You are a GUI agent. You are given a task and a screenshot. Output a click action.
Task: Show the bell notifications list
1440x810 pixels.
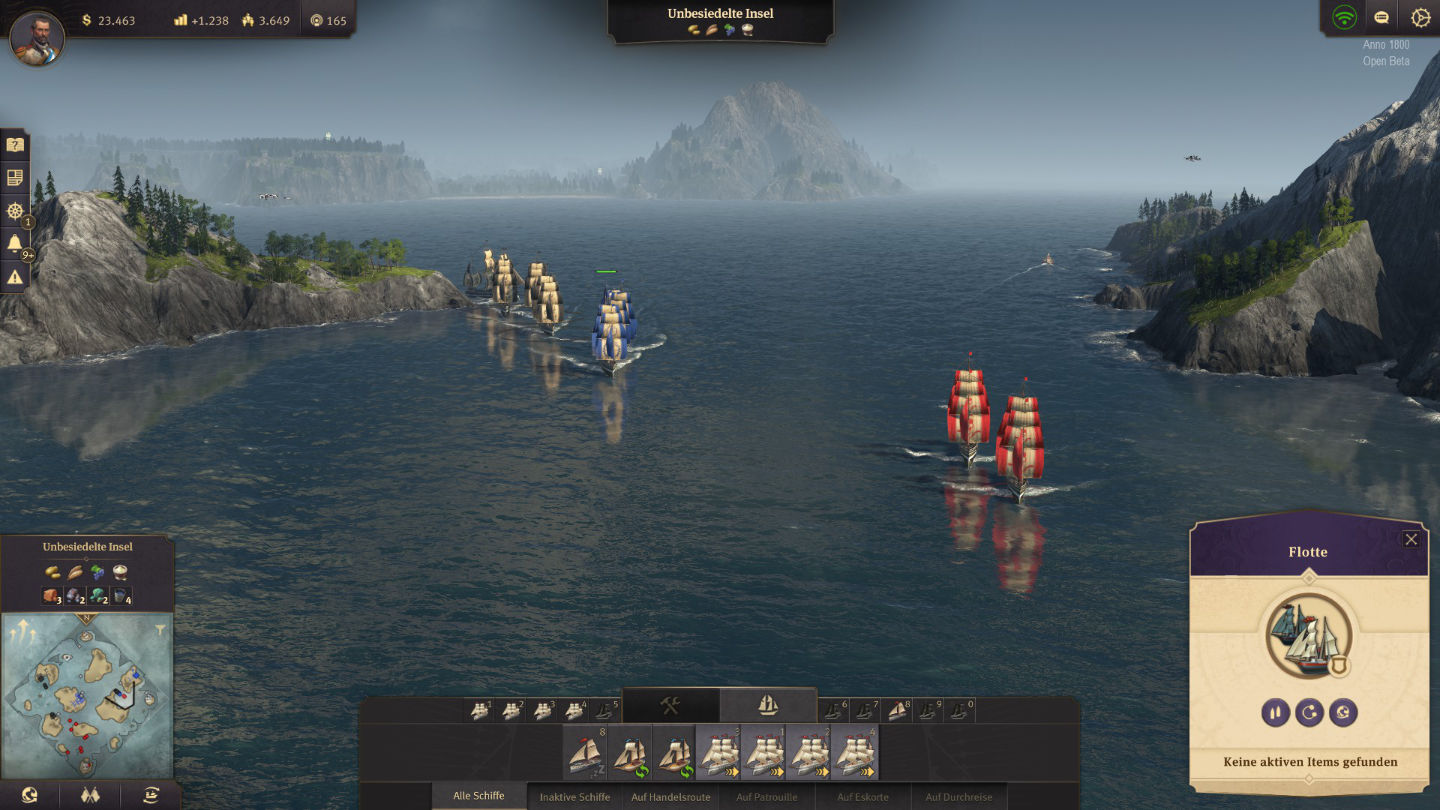[x=15, y=244]
